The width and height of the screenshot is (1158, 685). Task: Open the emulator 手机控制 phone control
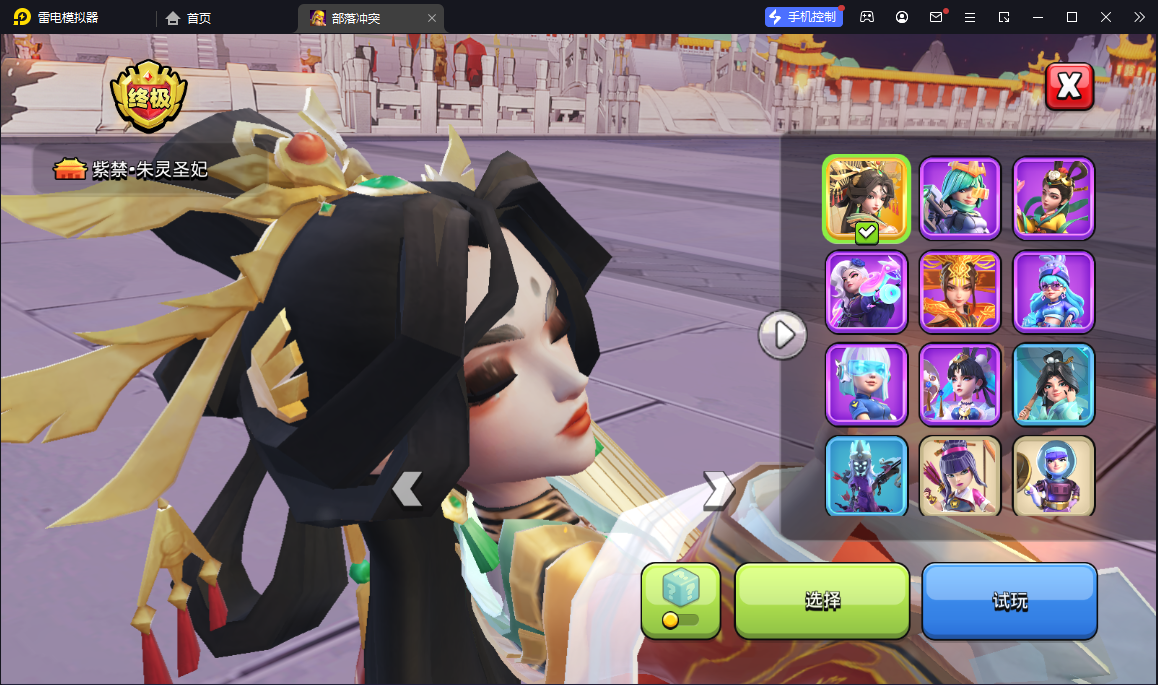coord(803,17)
